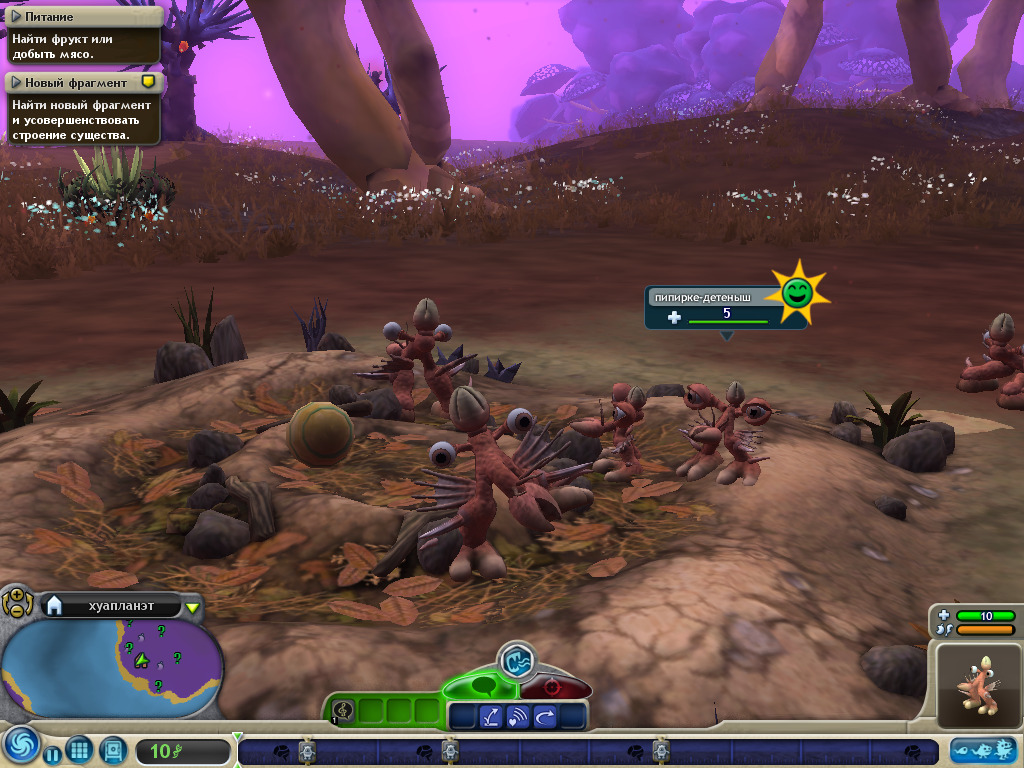Image resolution: width=1024 pixels, height=768 pixels.
Task: Expand the Питание mission panel
Action: 17,17
